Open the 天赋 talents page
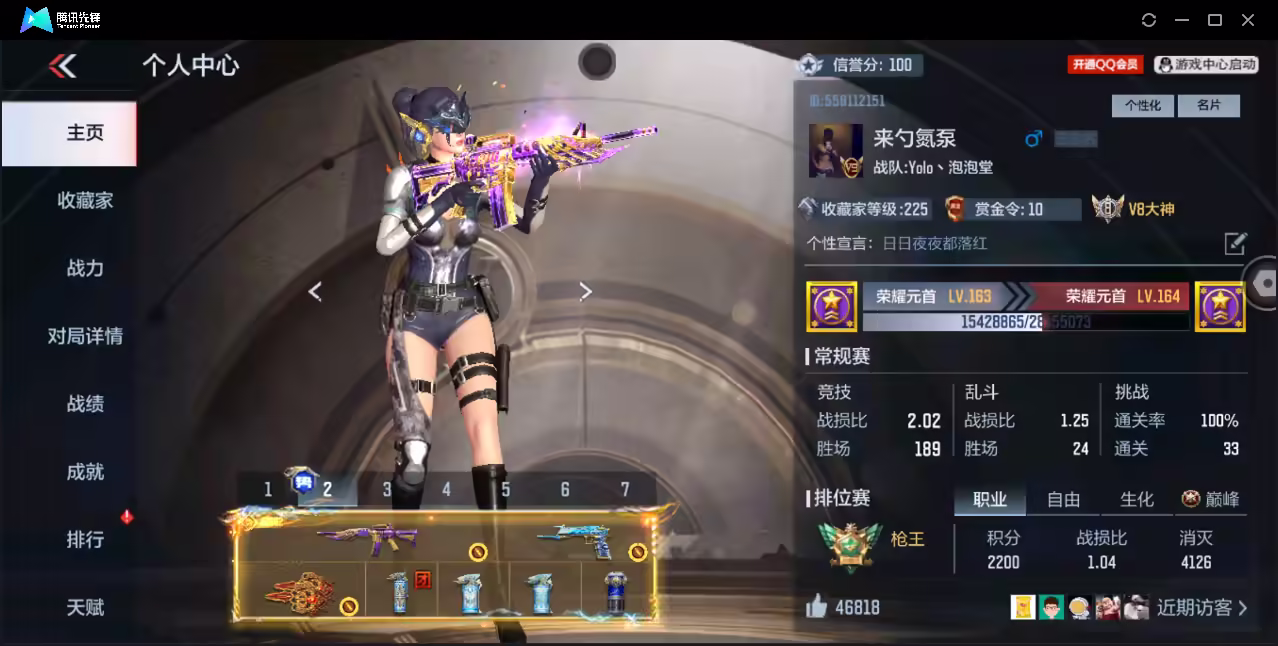The width and height of the screenshot is (1278, 646). [x=85, y=607]
